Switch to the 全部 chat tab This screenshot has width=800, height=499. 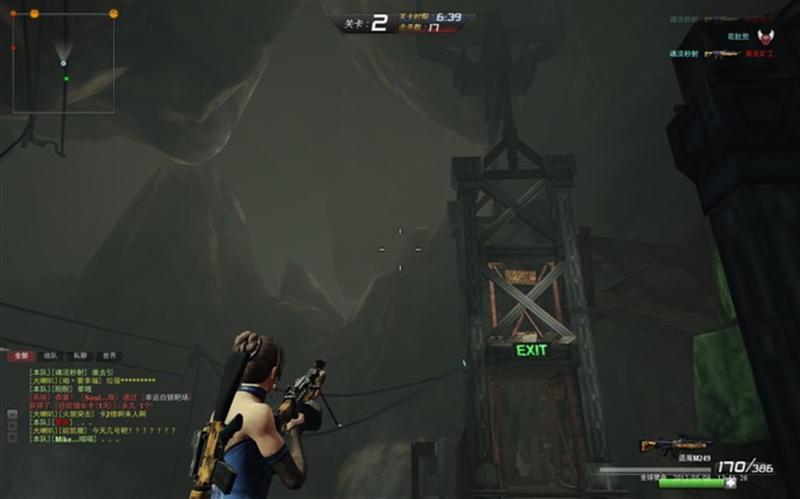pos(20,356)
